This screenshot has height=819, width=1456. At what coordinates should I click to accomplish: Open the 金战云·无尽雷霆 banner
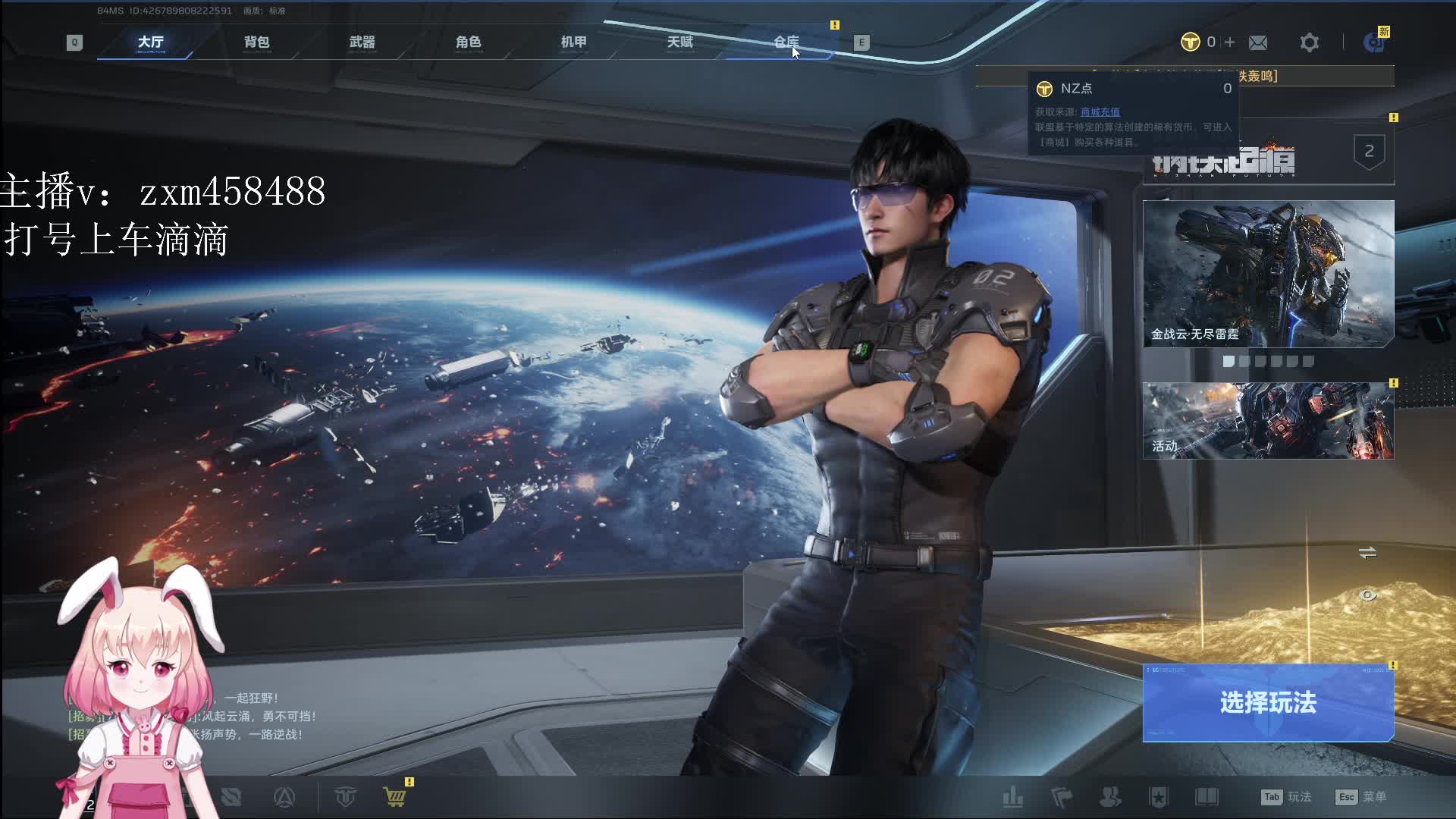pos(1268,274)
